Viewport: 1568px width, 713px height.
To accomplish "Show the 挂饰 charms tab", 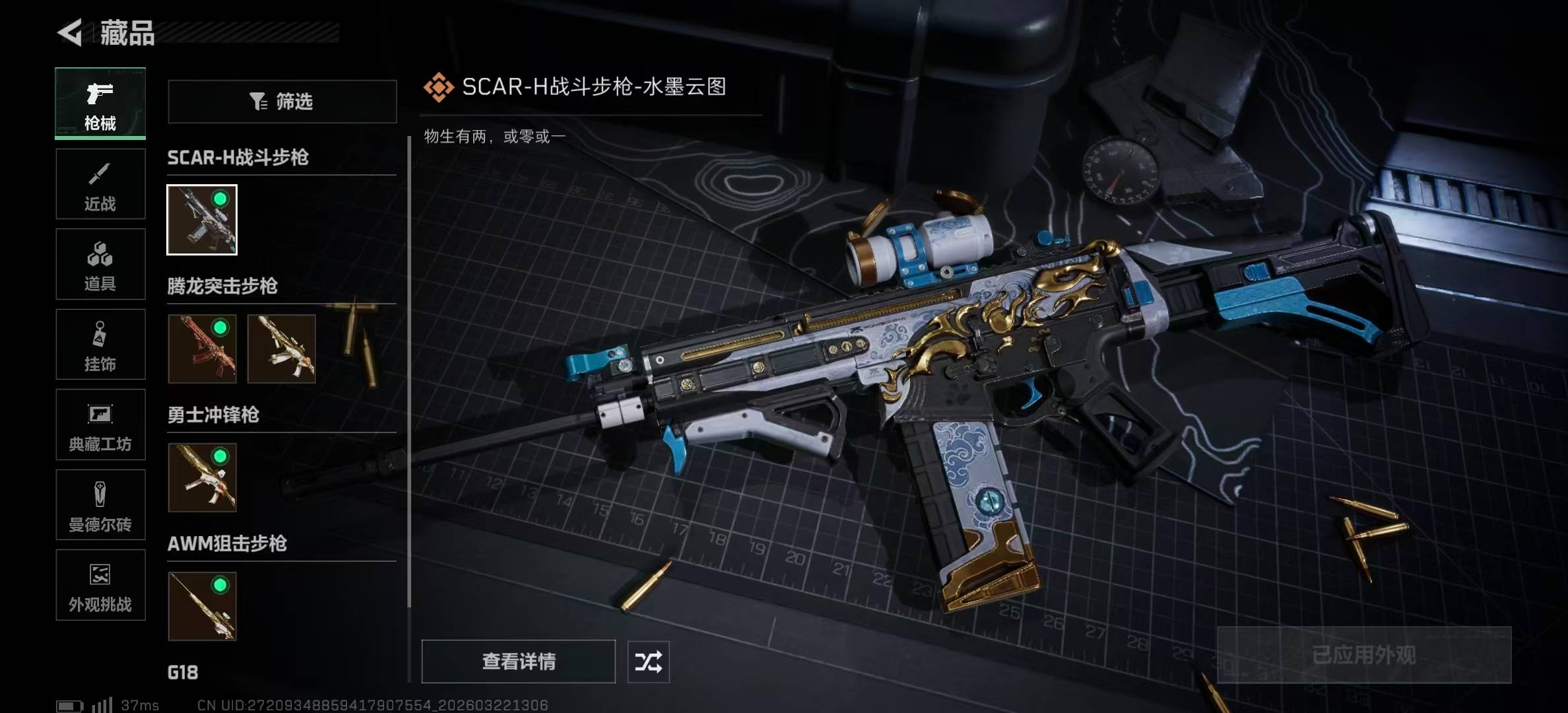I will click(x=100, y=345).
